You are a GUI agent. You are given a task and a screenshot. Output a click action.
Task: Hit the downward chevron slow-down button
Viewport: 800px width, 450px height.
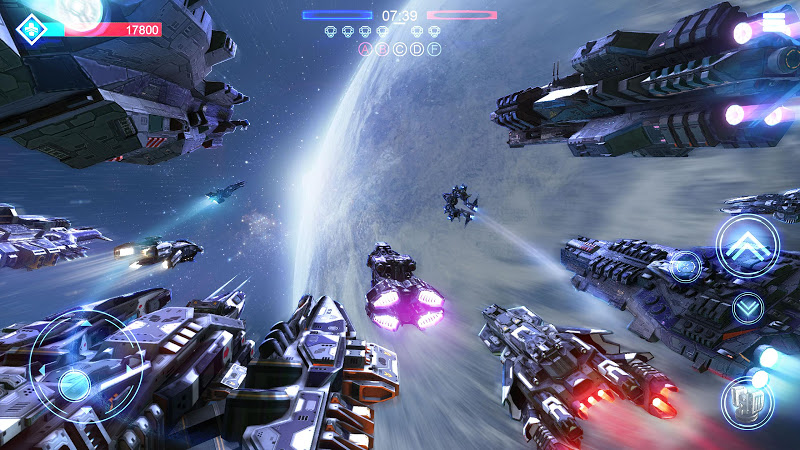point(748,307)
